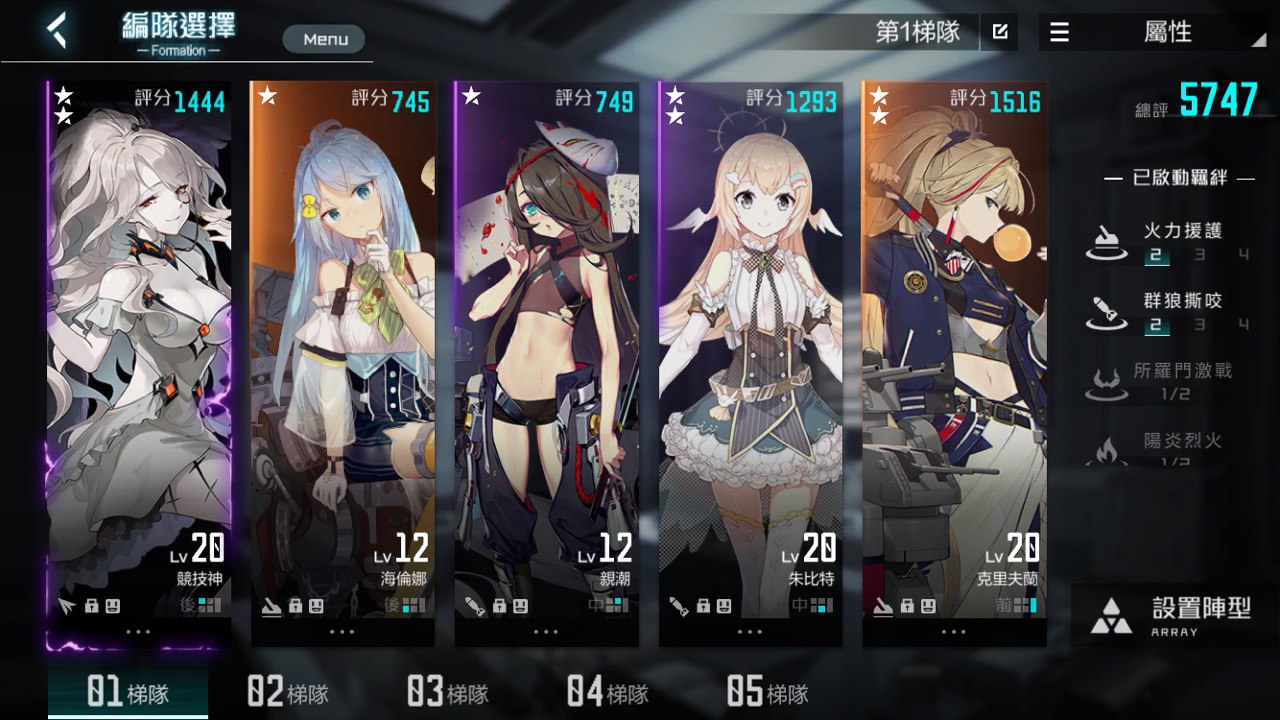
Task: View the 火力援護 bond details
Action: pos(1170,241)
